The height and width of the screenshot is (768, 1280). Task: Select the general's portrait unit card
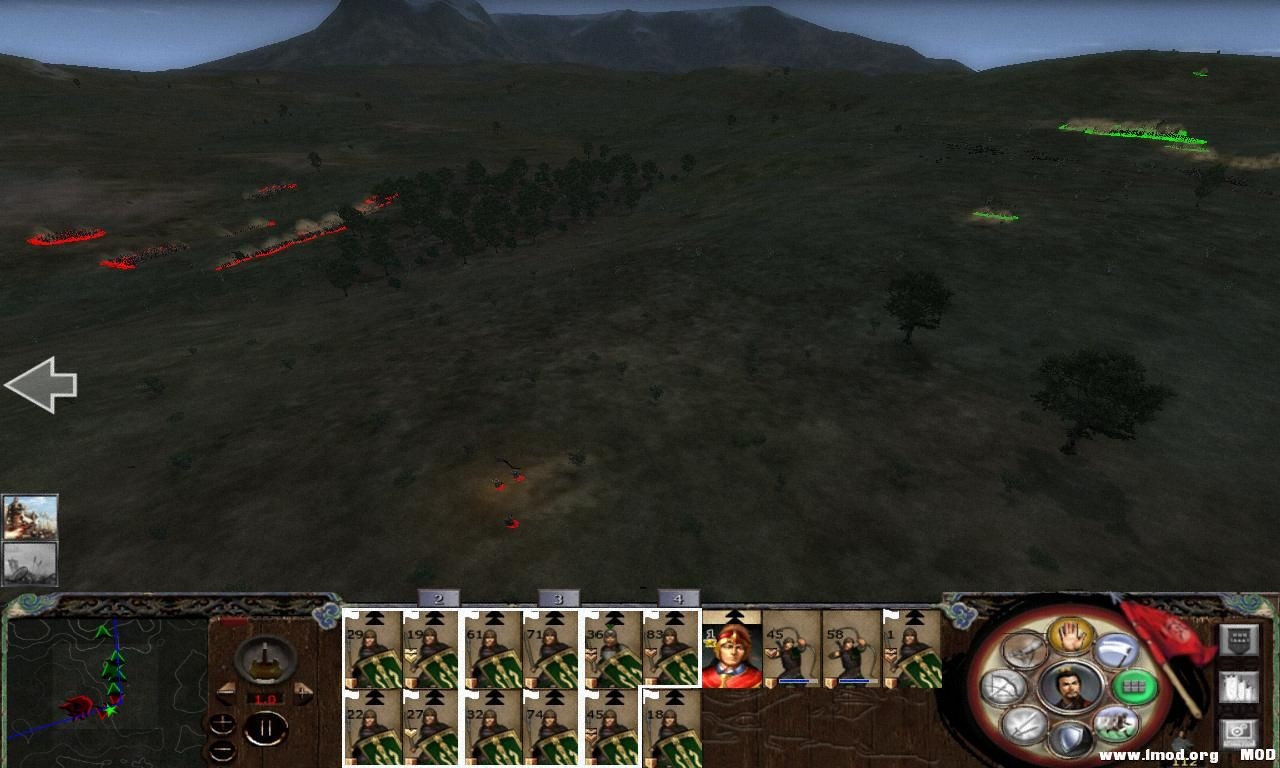(732, 650)
